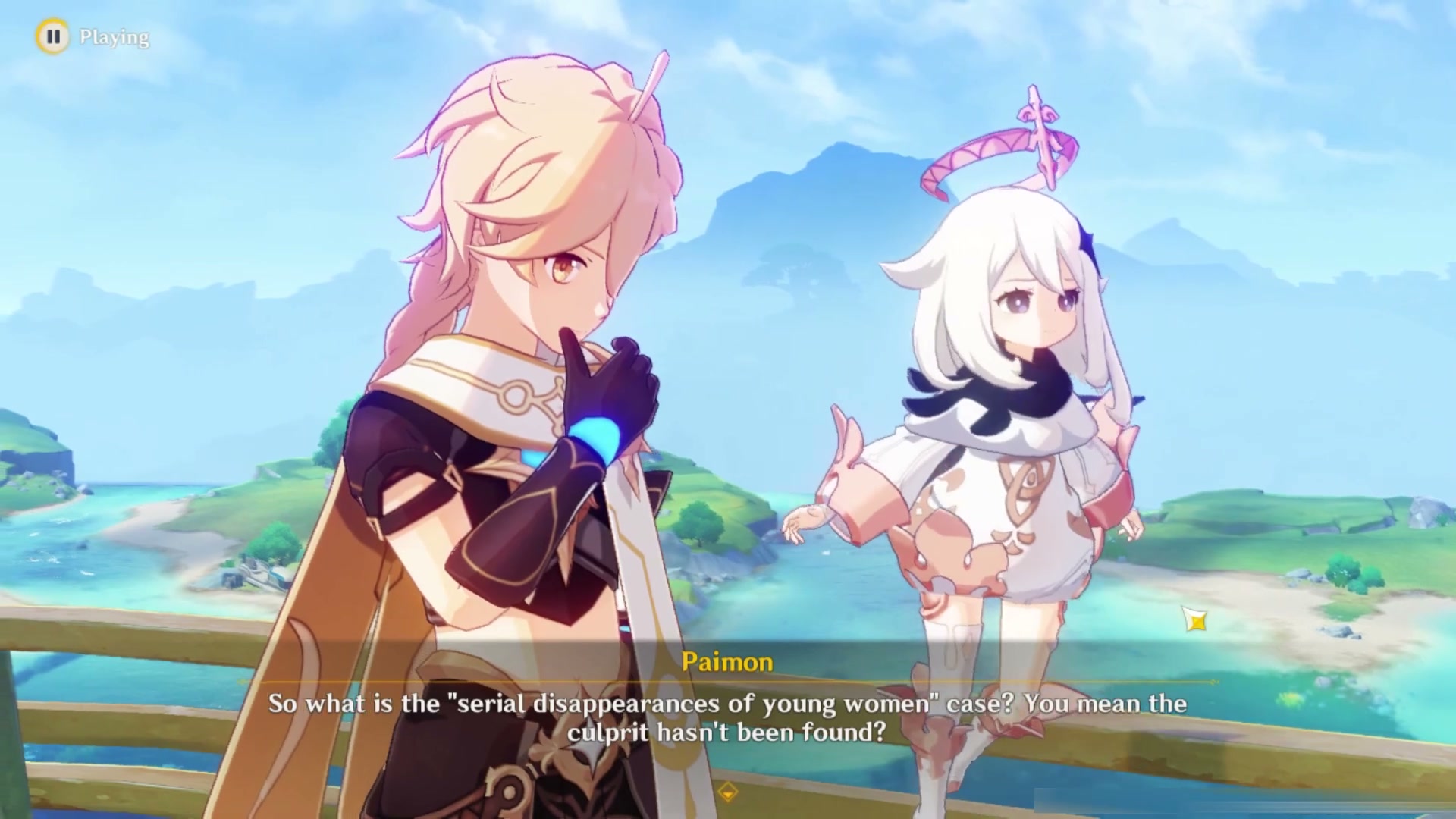
Task: Pause the auto-playing dialogue
Action: tap(52, 36)
